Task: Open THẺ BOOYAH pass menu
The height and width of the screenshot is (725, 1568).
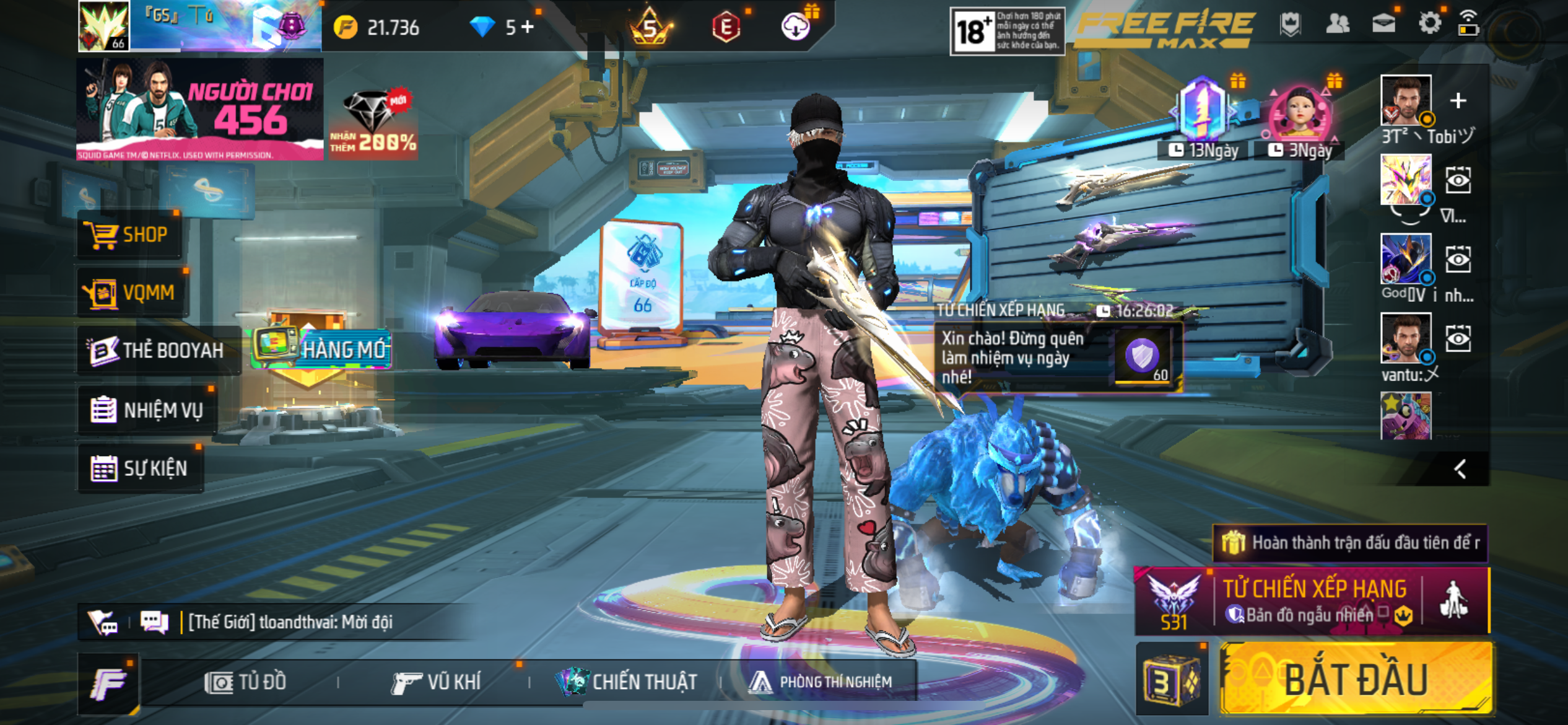Action: [157, 350]
